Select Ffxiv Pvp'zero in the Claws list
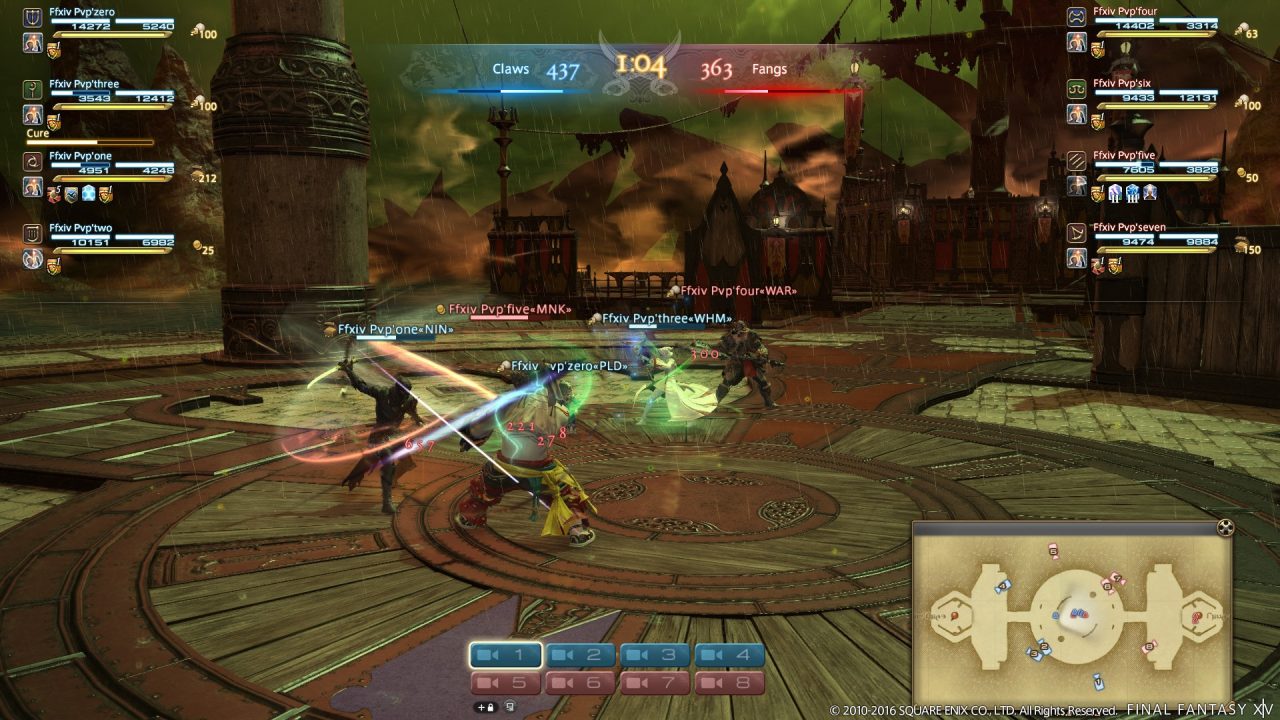Viewport: 1280px width, 720px height. pos(82,12)
